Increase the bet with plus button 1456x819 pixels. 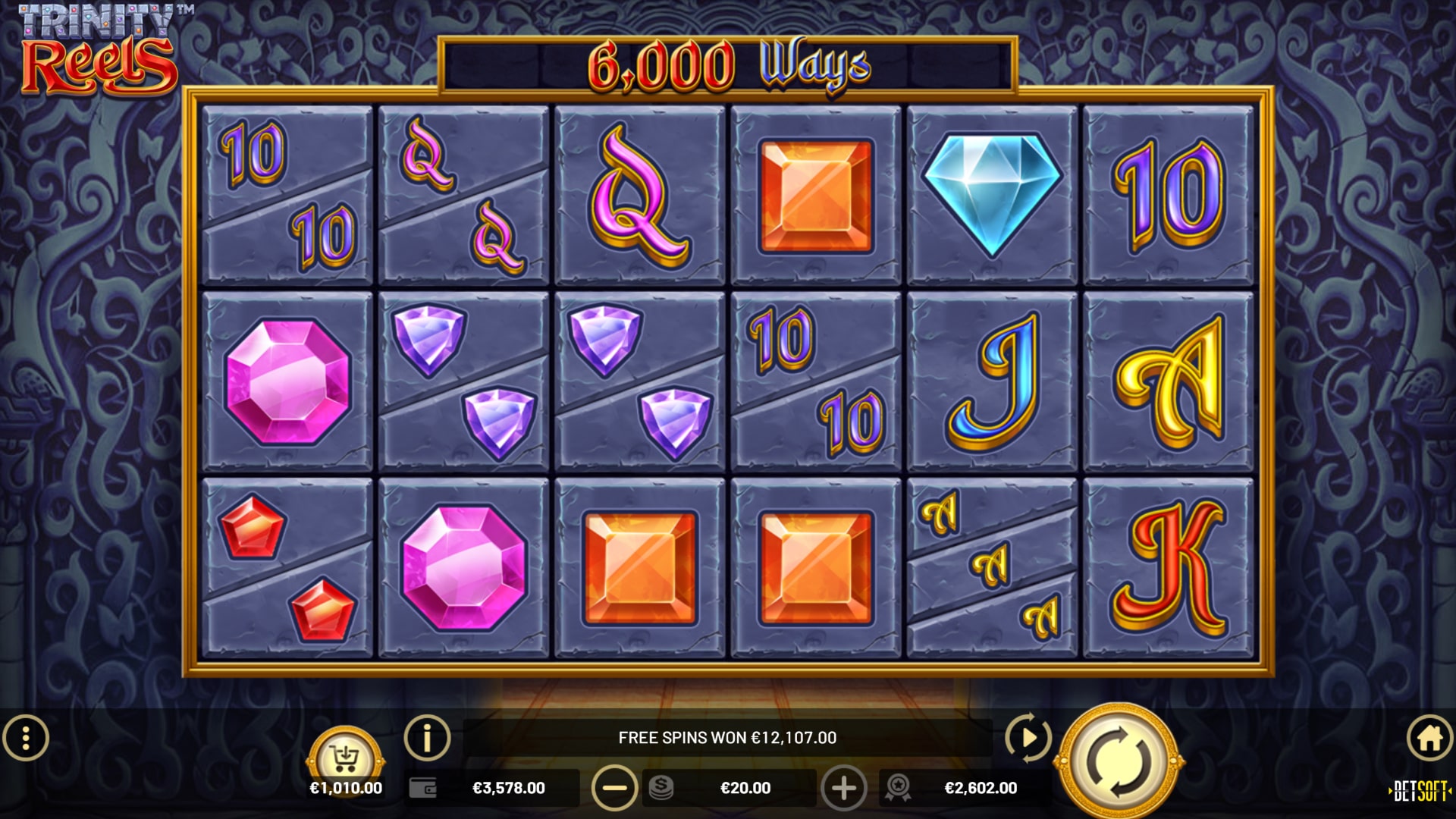843,788
